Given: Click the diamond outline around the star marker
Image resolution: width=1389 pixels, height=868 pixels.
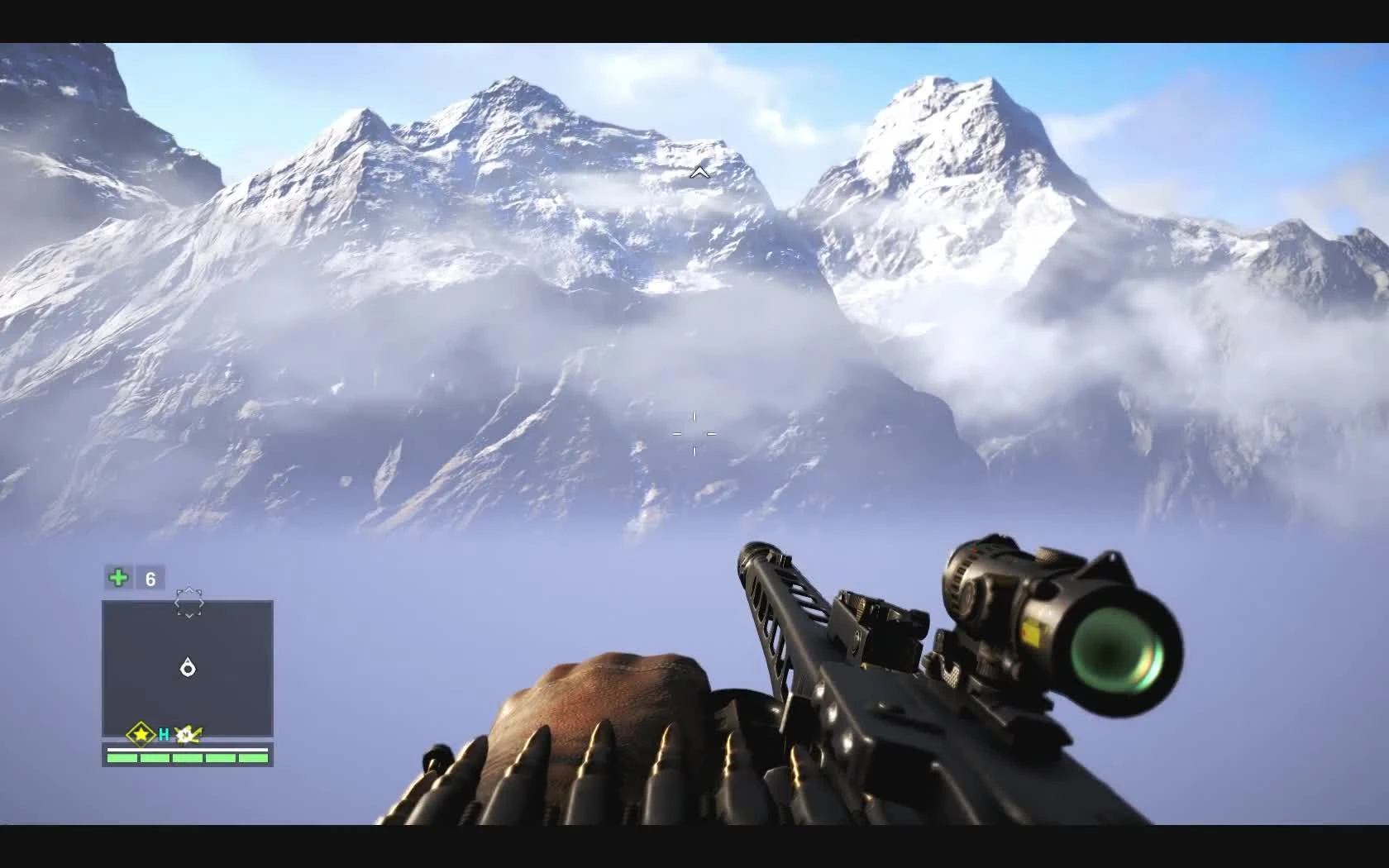Looking at the screenshot, I should pos(141,735).
